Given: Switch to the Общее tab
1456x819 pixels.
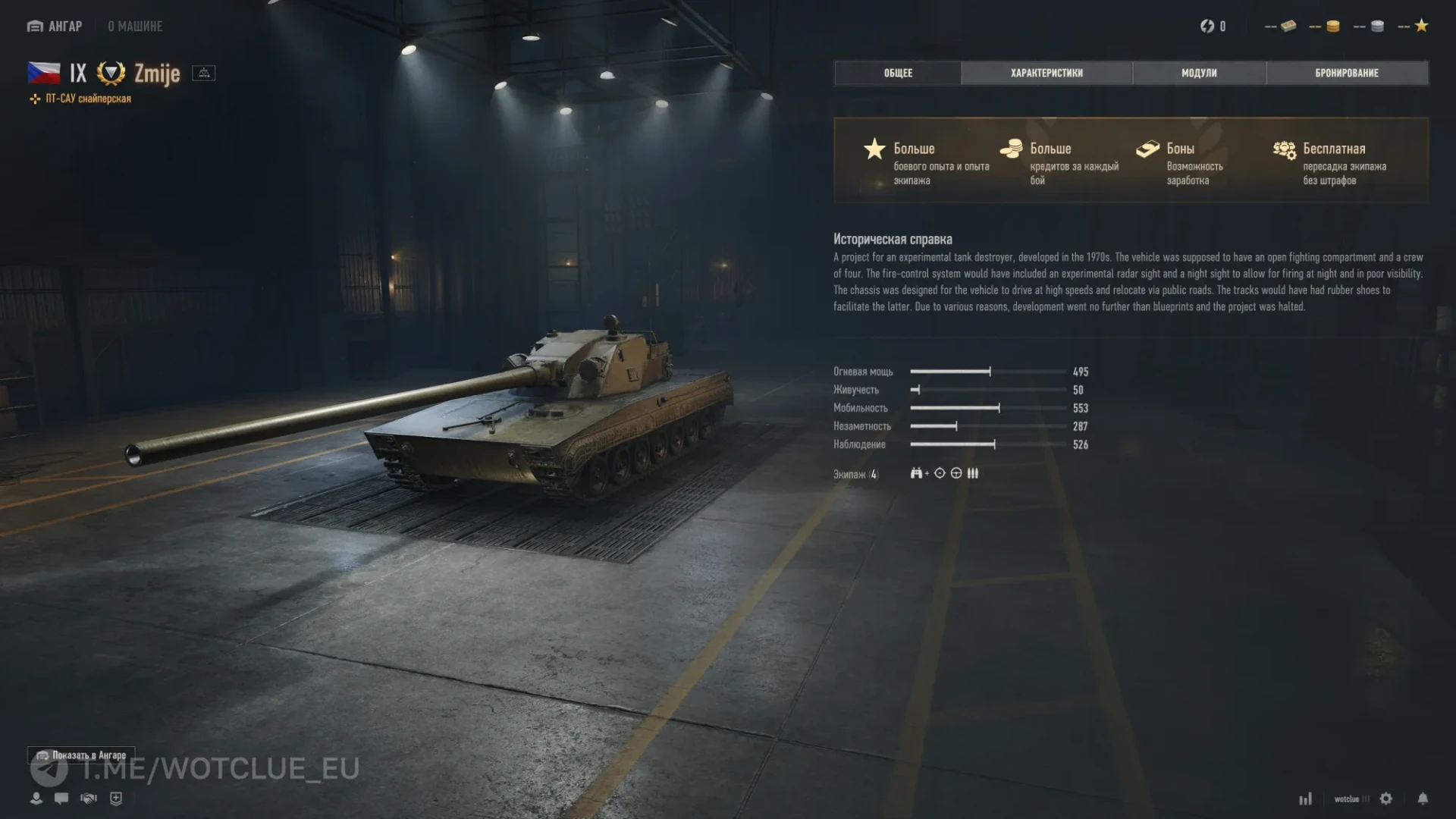Looking at the screenshot, I should pos(898,73).
